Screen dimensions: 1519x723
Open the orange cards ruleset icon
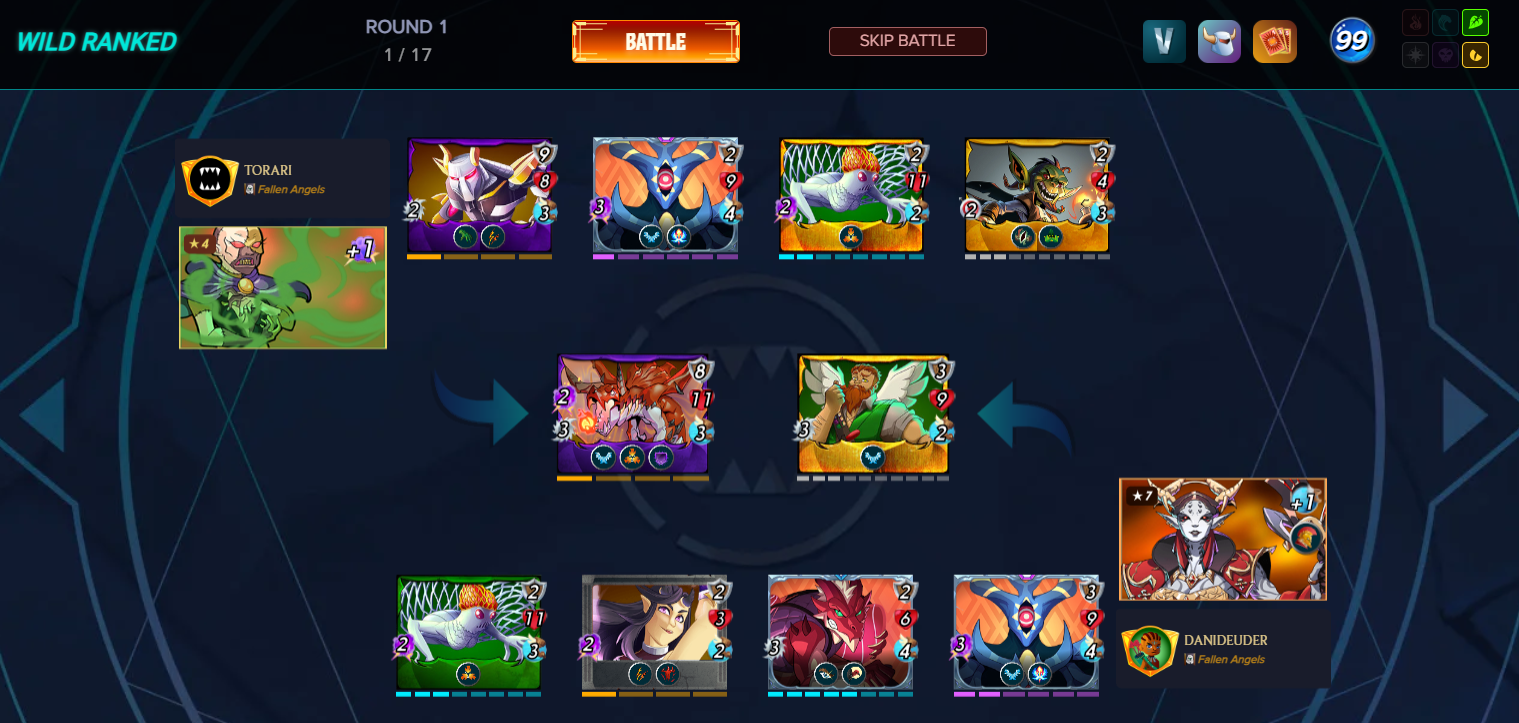click(x=1274, y=42)
